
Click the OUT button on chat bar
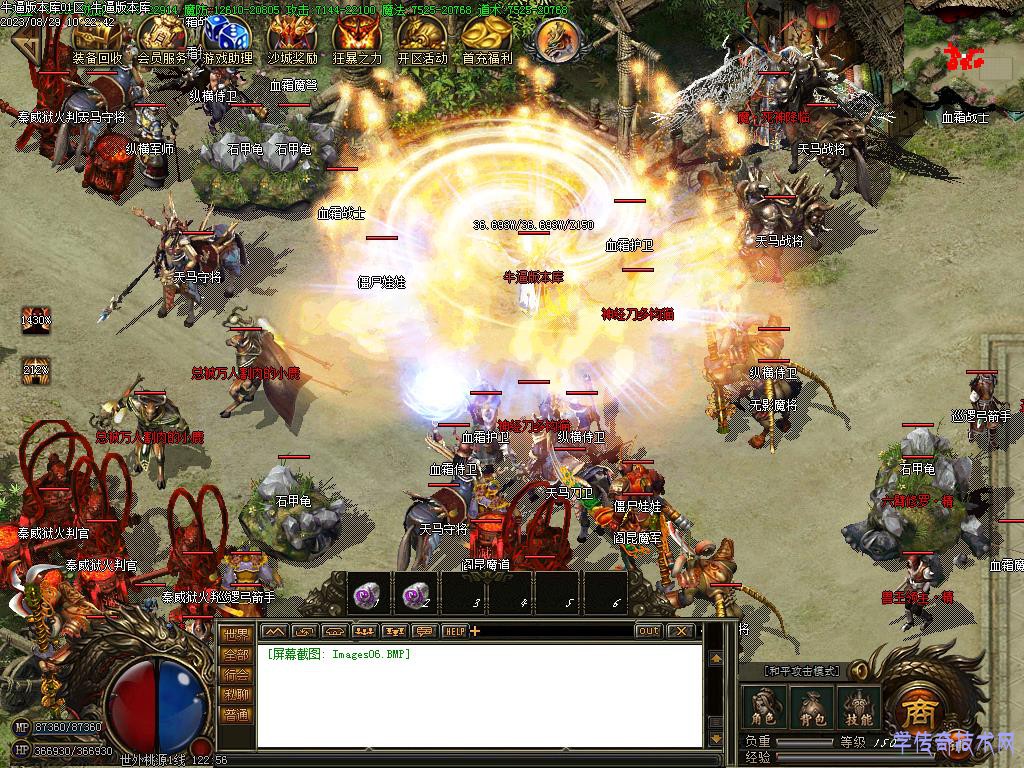(648, 631)
